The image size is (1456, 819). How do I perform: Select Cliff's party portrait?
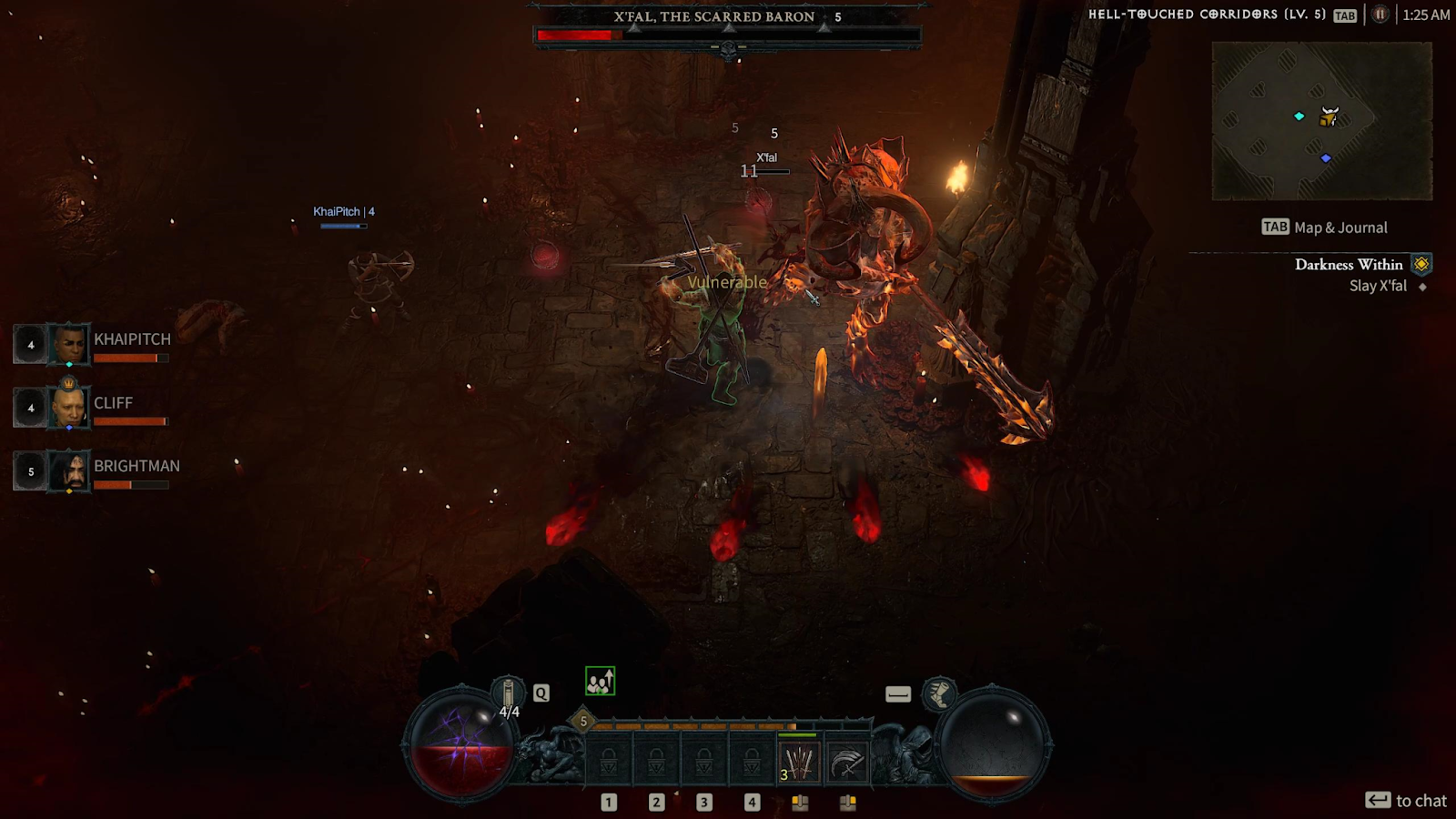click(x=68, y=407)
